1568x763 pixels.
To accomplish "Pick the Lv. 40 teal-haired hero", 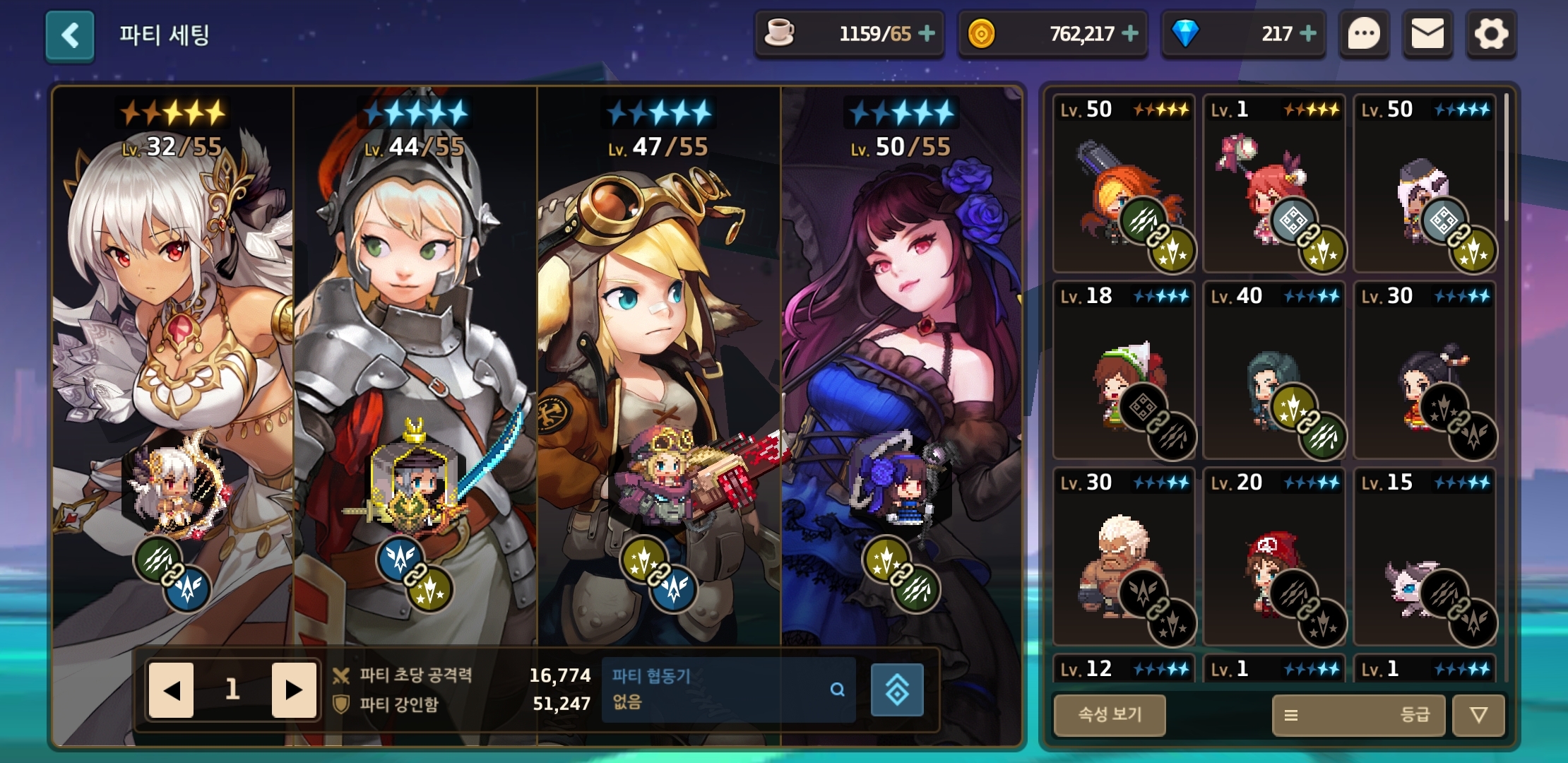I will pos(1274,371).
